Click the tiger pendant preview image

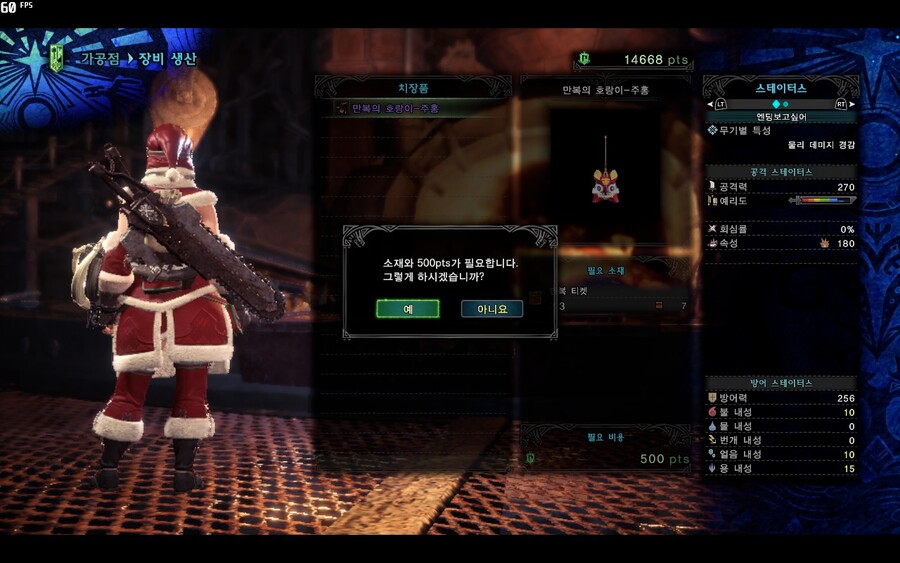coord(605,184)
